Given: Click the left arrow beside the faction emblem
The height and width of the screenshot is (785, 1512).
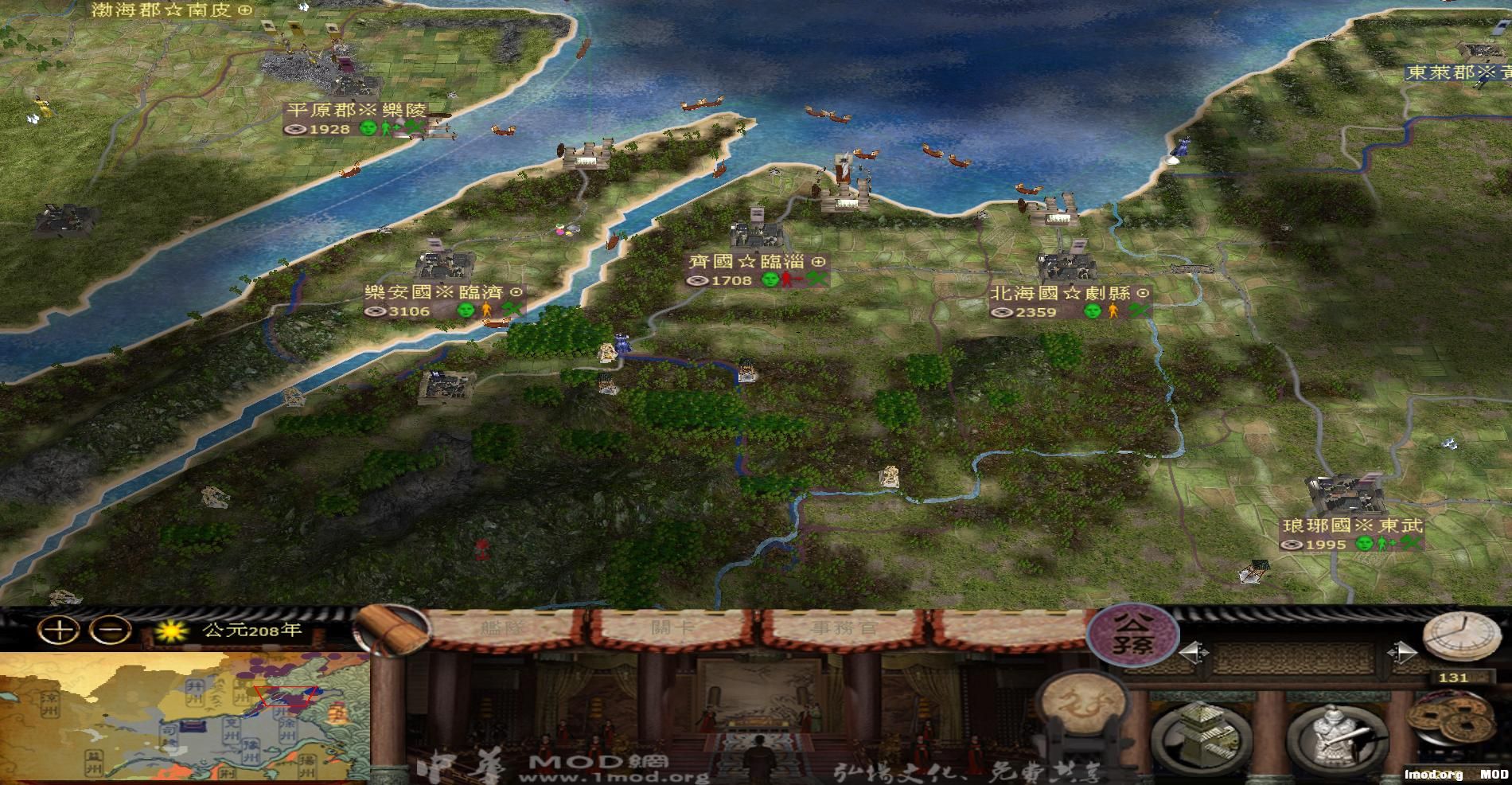Looking at the screenshot, I should [x=1193, y=654].
